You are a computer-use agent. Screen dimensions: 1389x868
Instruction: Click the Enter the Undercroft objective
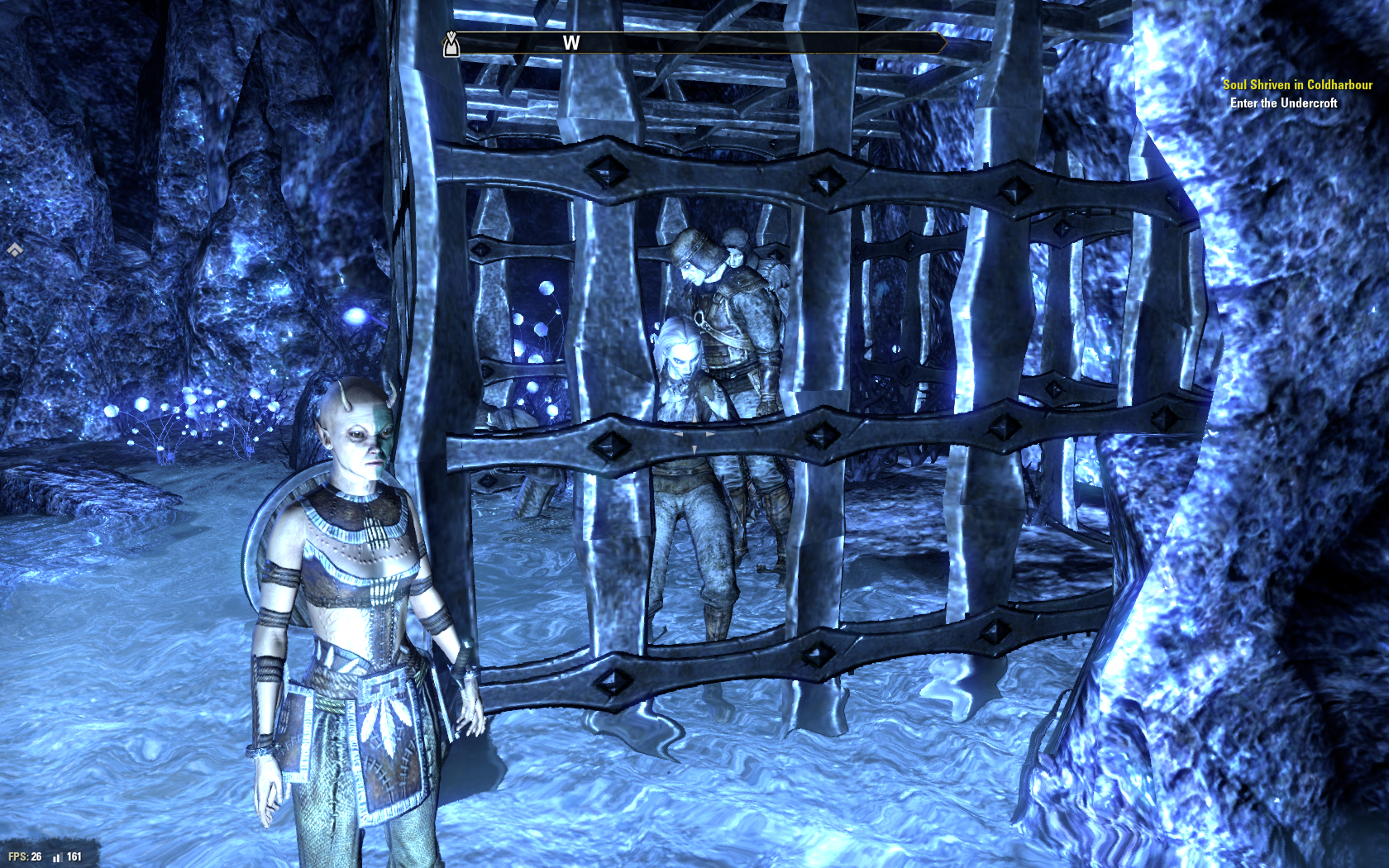coord(1283,103)
